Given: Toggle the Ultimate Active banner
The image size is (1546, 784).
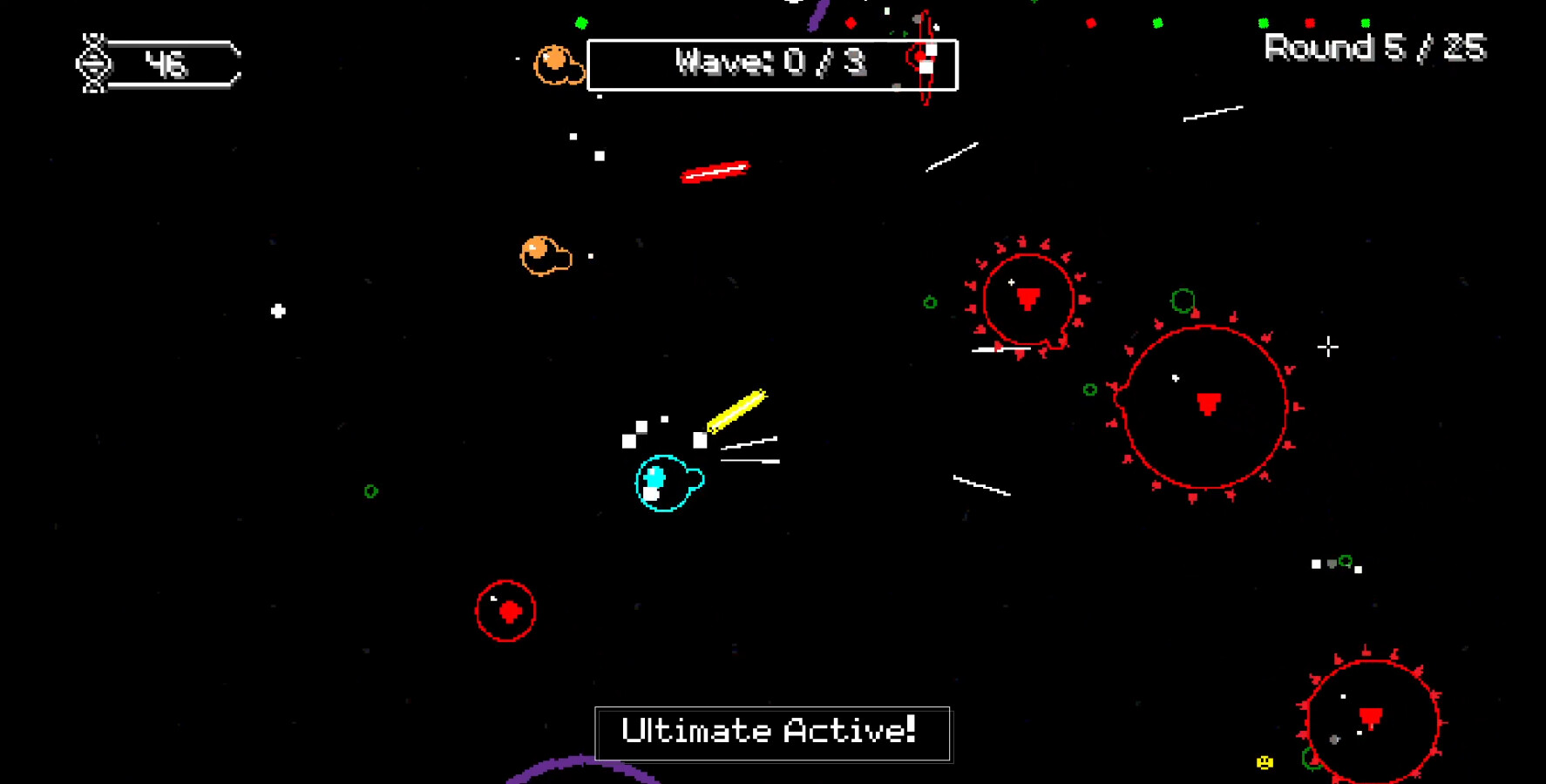Looking at the screenshot, I should 772,733.
